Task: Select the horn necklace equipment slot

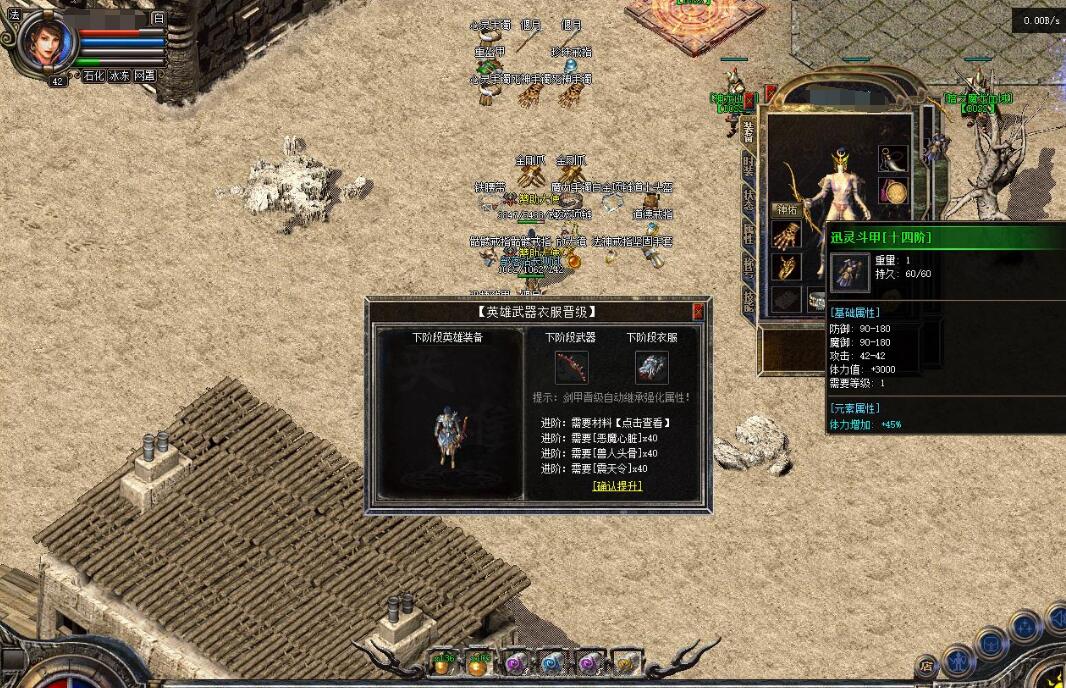Action: [x=892, y=158]
